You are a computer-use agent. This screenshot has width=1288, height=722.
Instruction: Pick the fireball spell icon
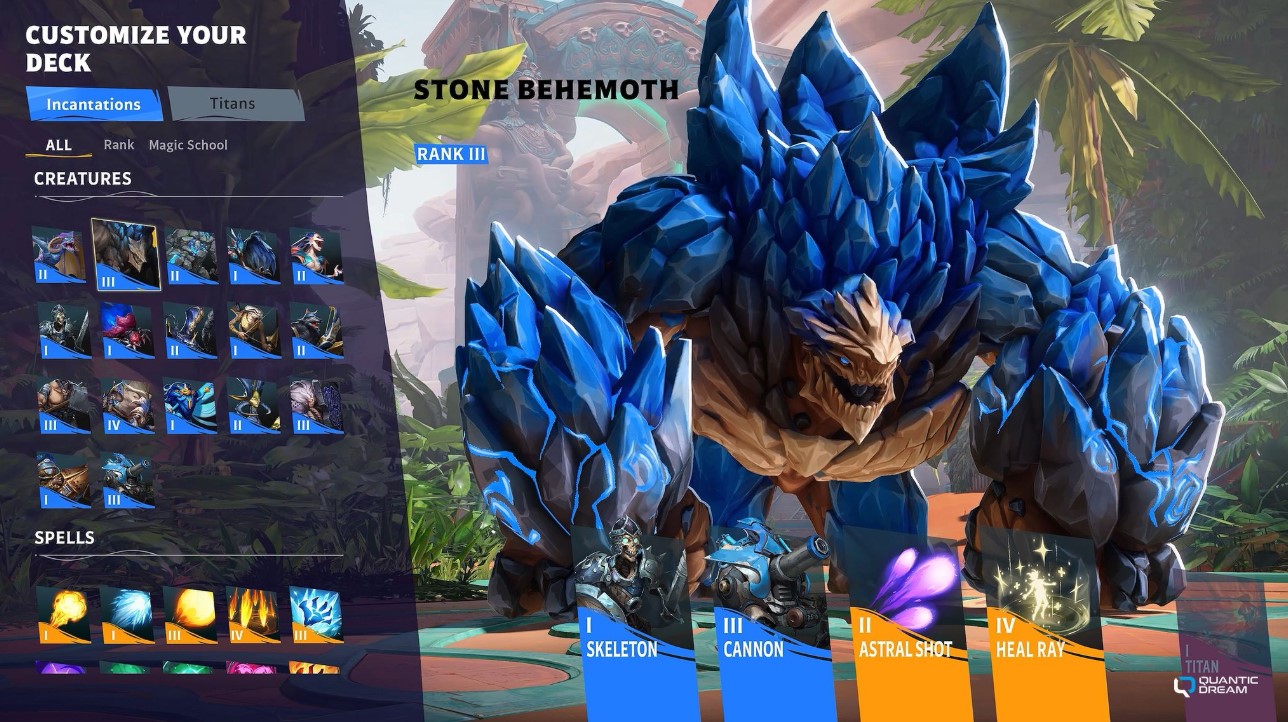coord(62,614)
